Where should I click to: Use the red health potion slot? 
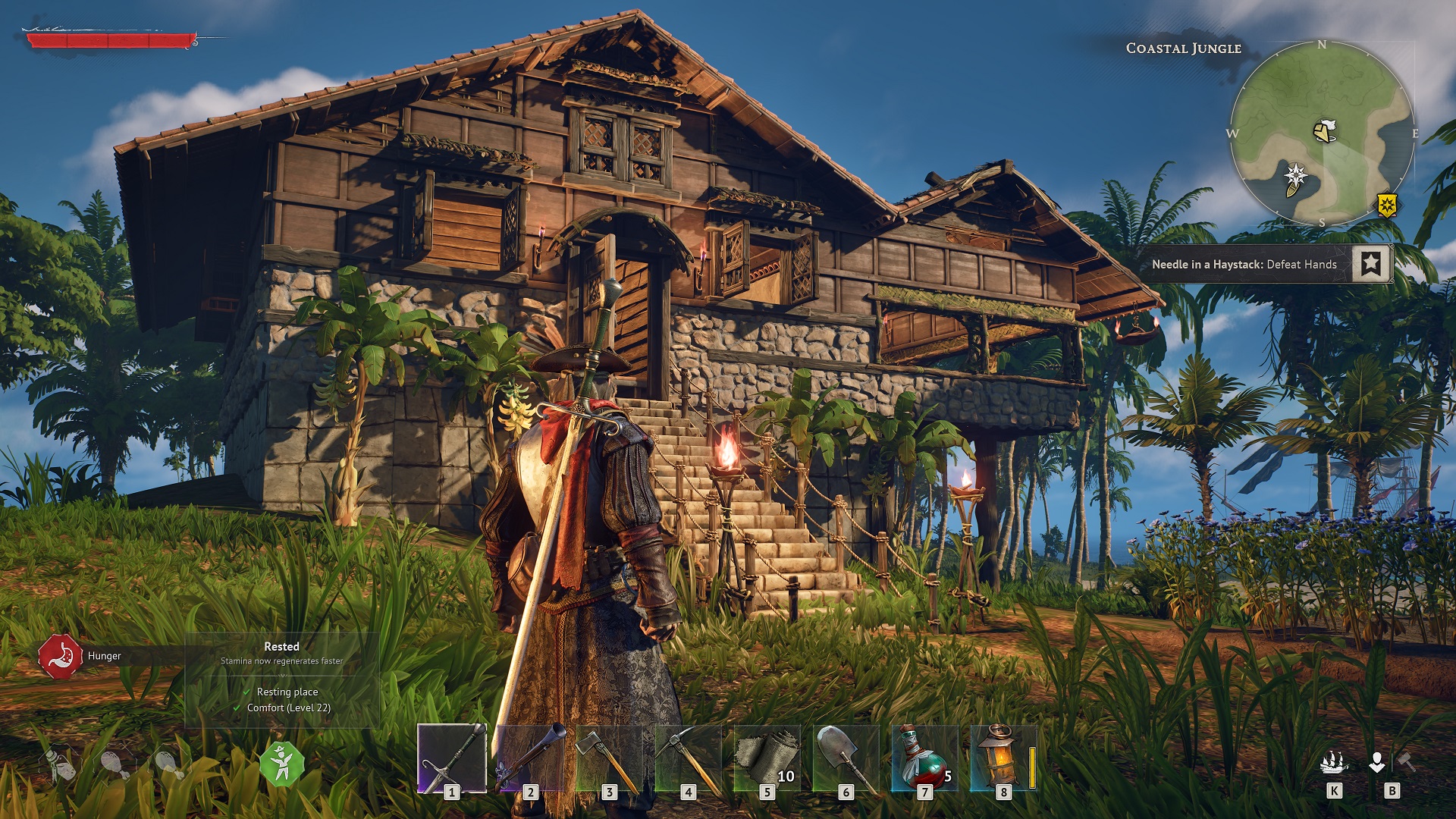tap(924, 758)
